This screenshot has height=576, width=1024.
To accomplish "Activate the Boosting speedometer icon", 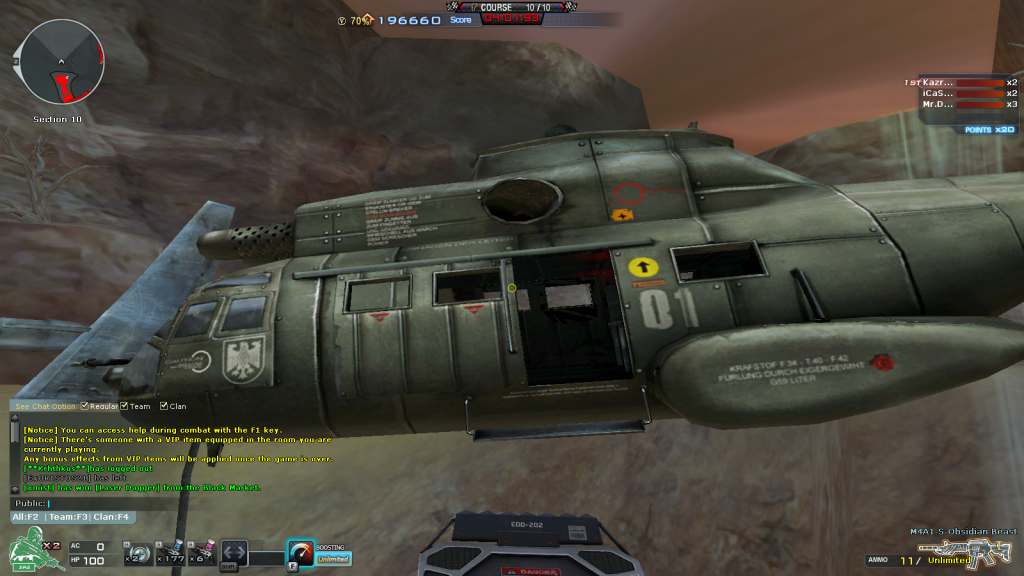I will click(x=300, y=551).
